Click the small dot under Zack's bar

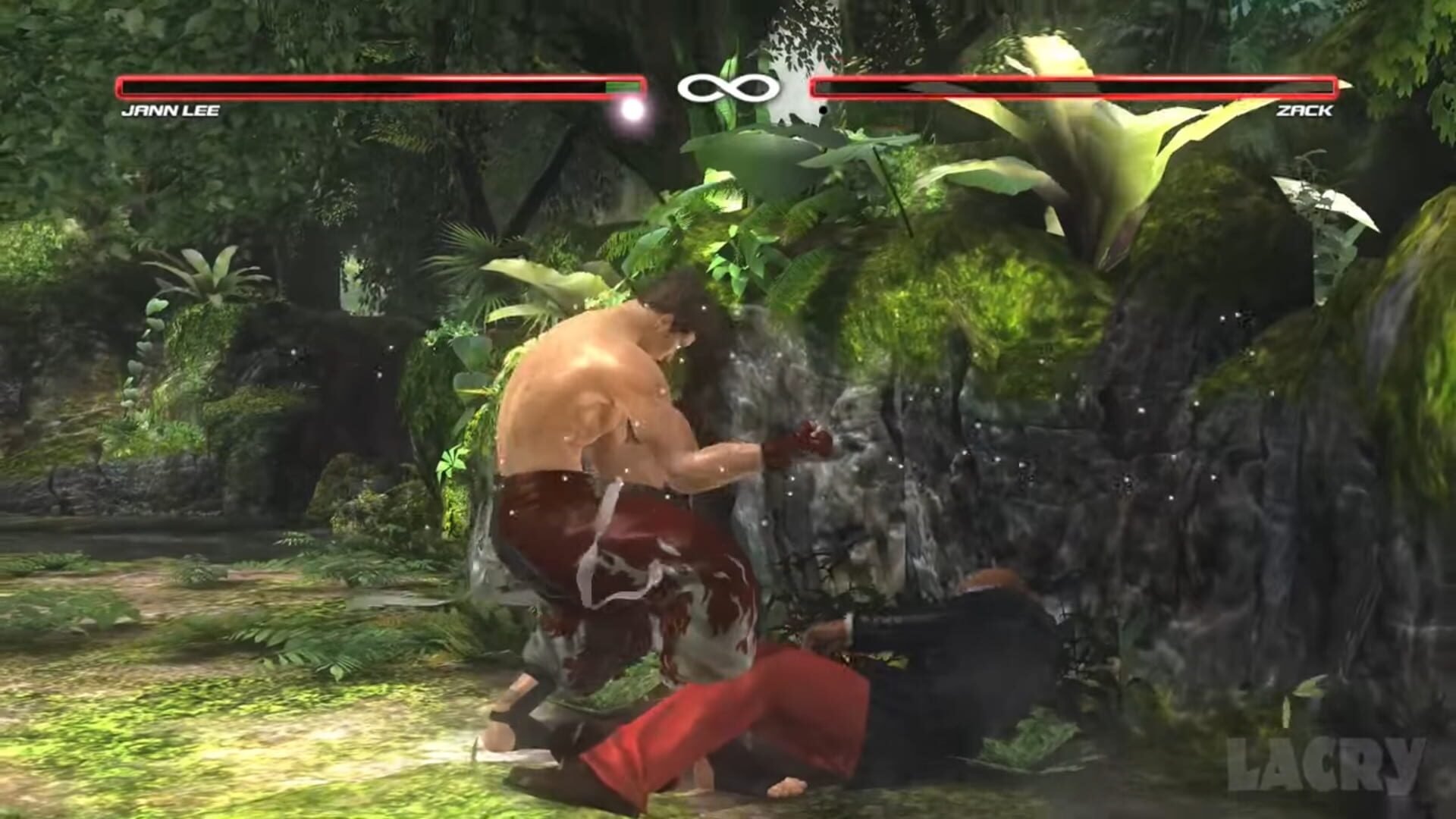[823, 111]
